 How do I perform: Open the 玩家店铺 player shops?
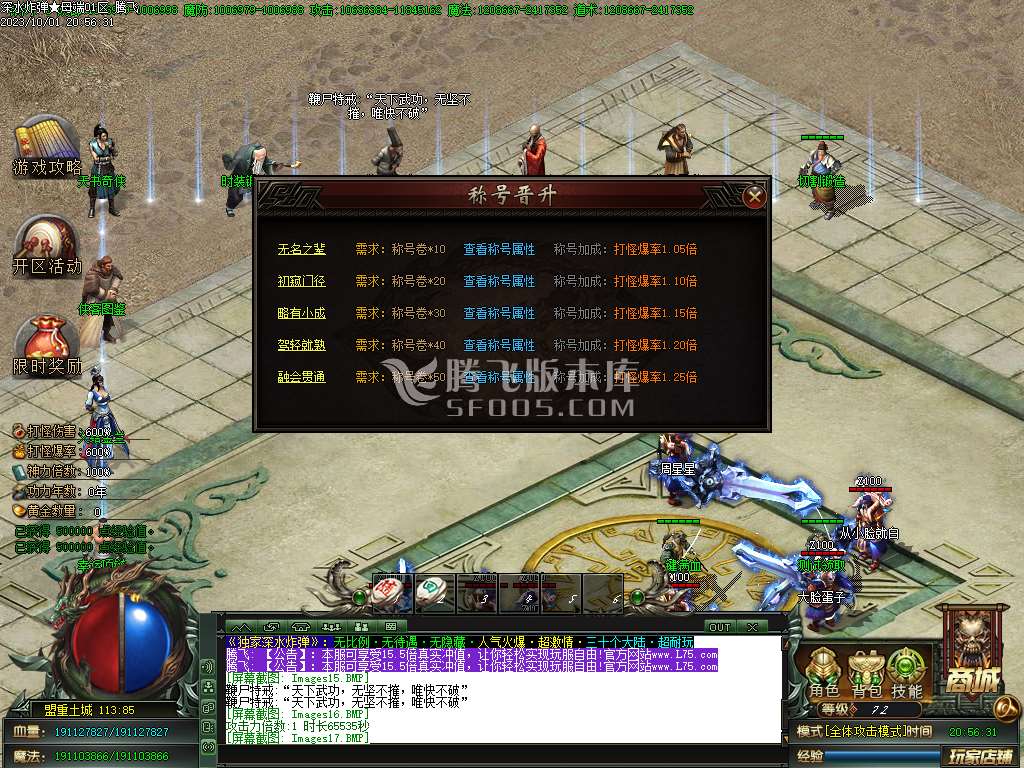980,756
